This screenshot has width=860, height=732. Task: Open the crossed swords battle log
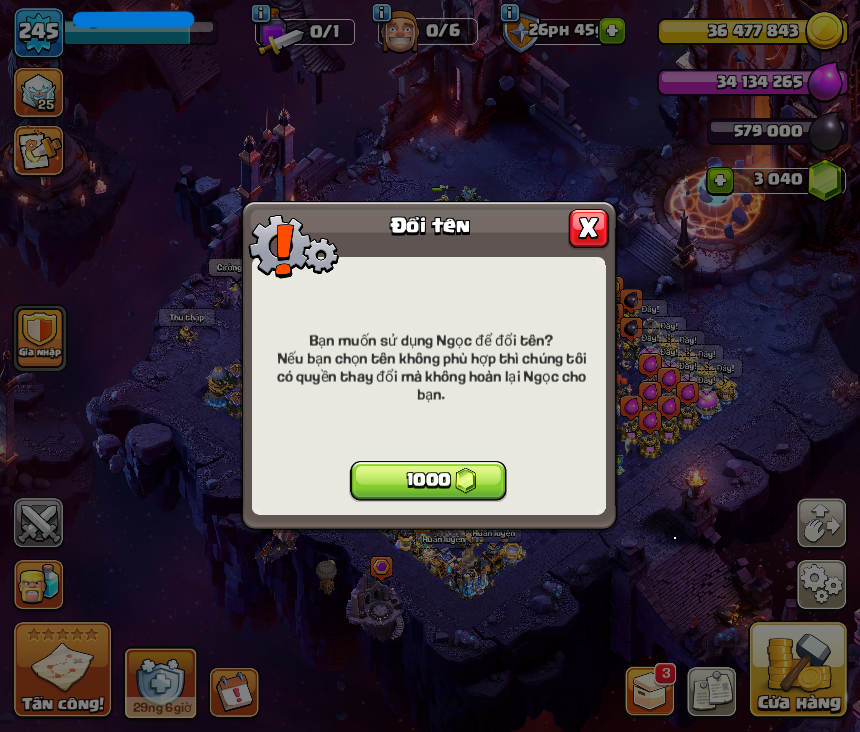point(38,522)
